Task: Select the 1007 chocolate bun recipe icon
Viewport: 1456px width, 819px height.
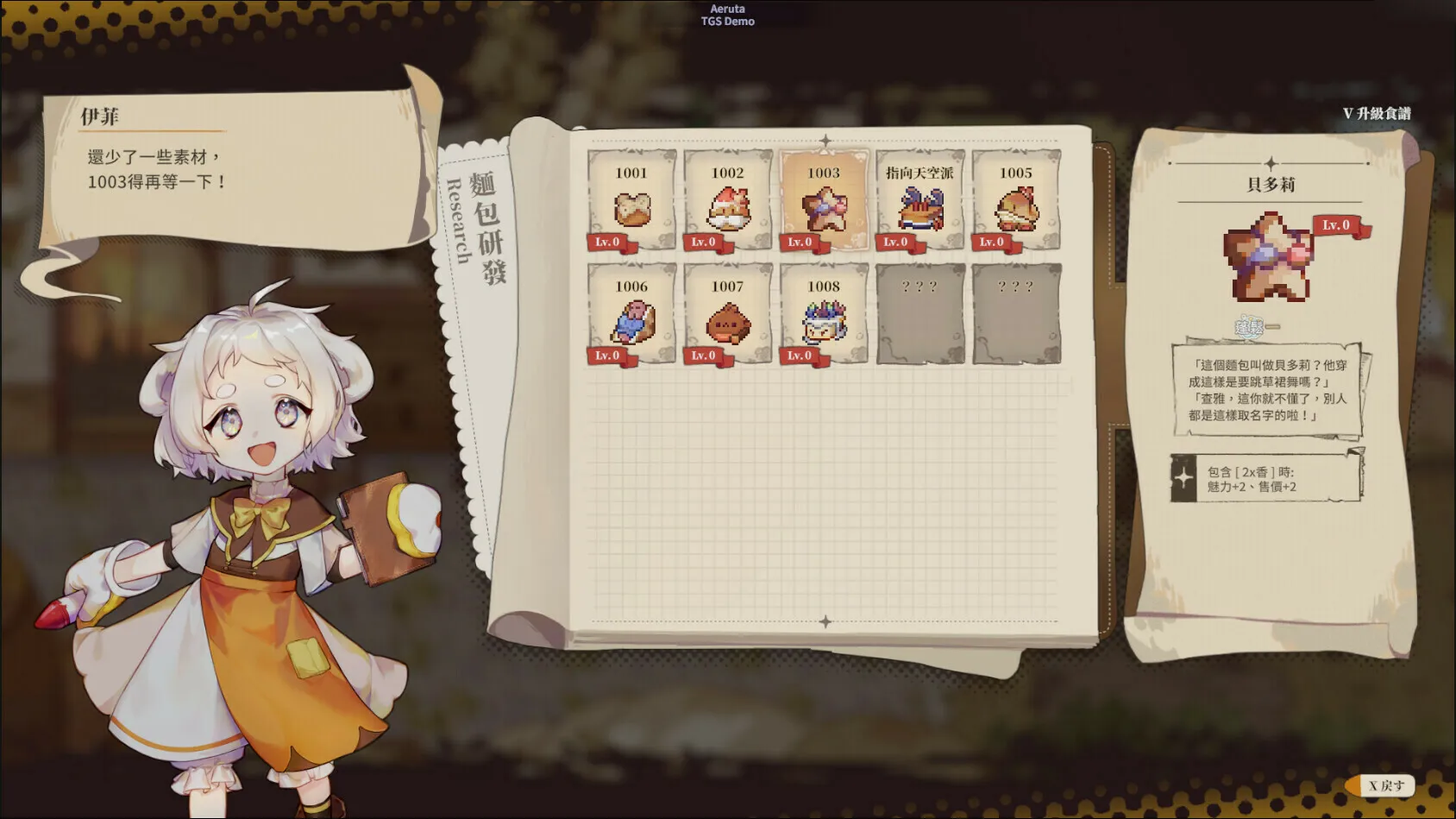Action: click(x=727, y=319)
